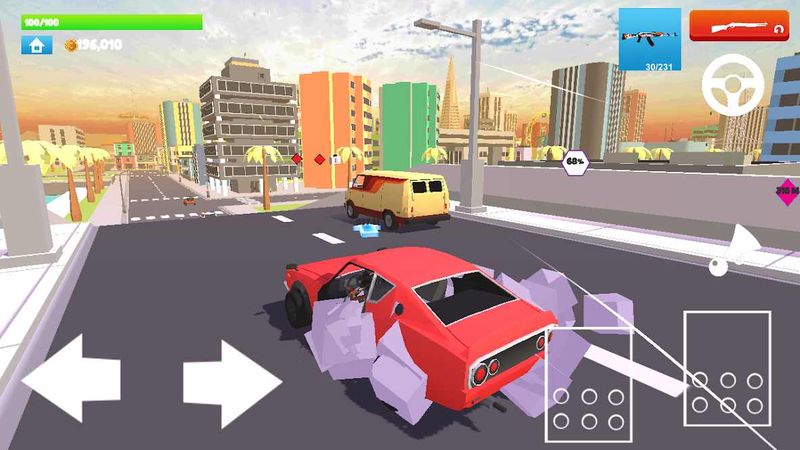Tap the blue home button

[36, 45]
